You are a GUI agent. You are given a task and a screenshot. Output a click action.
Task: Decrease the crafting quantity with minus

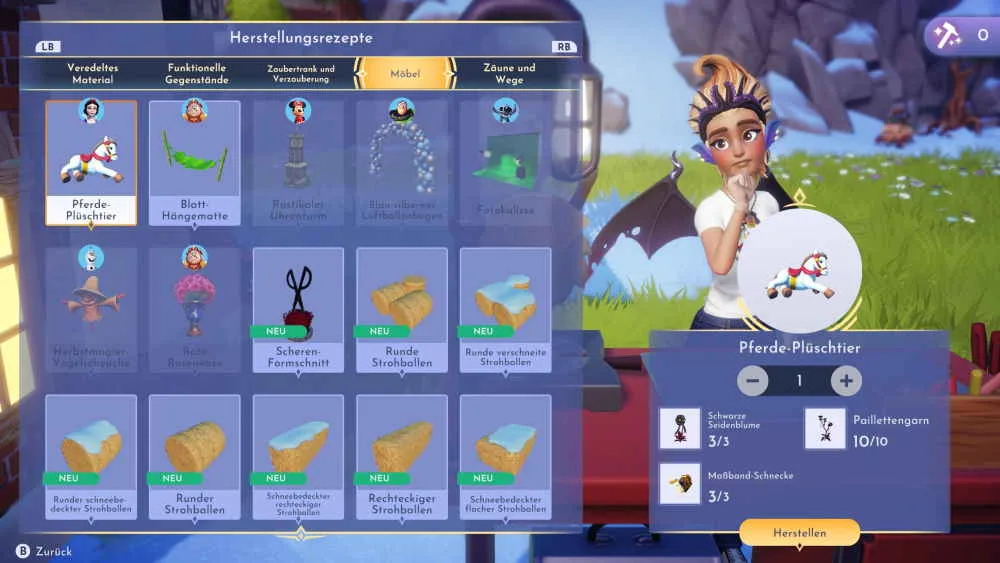753,381
